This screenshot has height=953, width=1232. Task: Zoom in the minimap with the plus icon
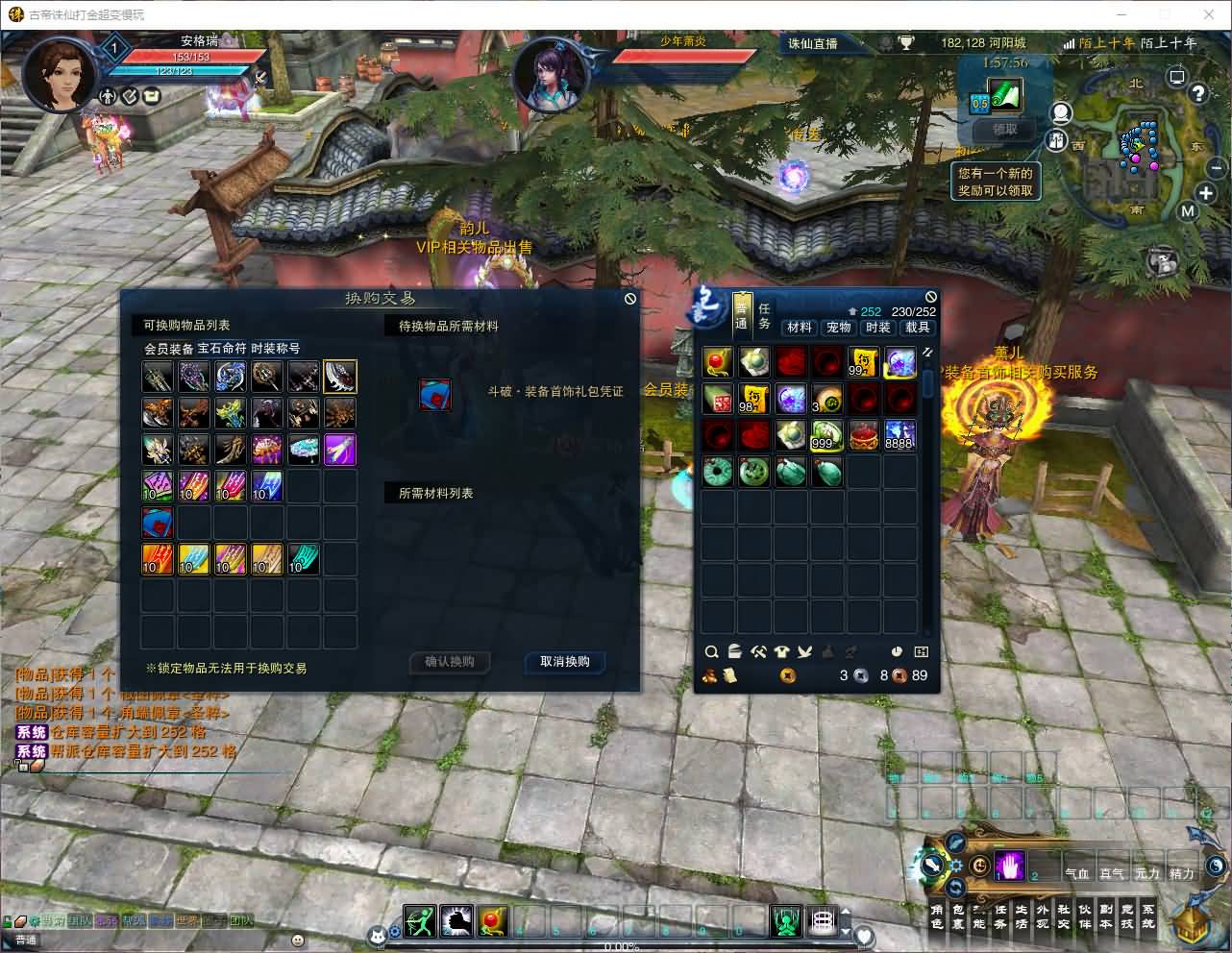coord(1205,193)
